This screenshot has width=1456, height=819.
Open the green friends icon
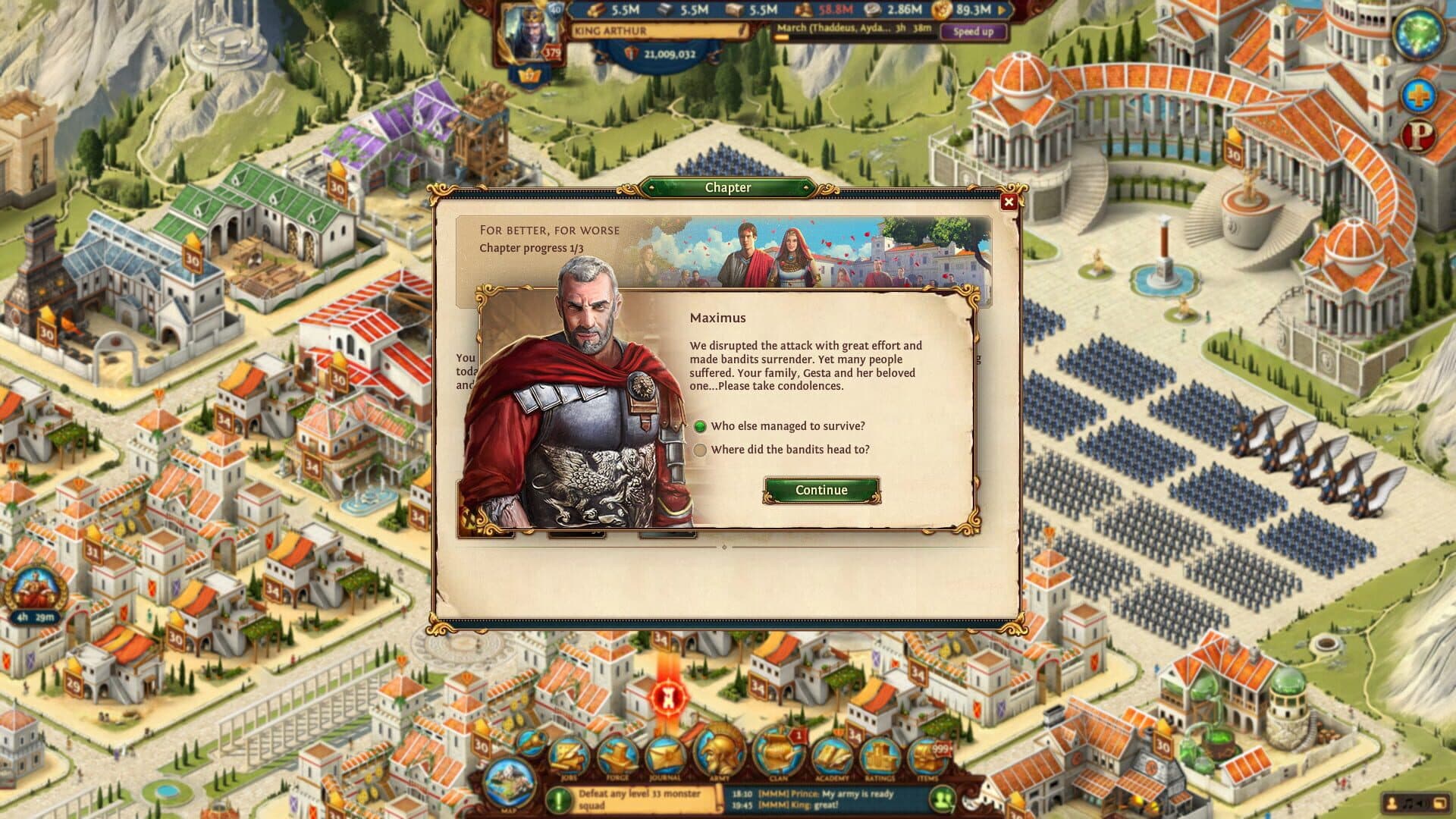943,799
